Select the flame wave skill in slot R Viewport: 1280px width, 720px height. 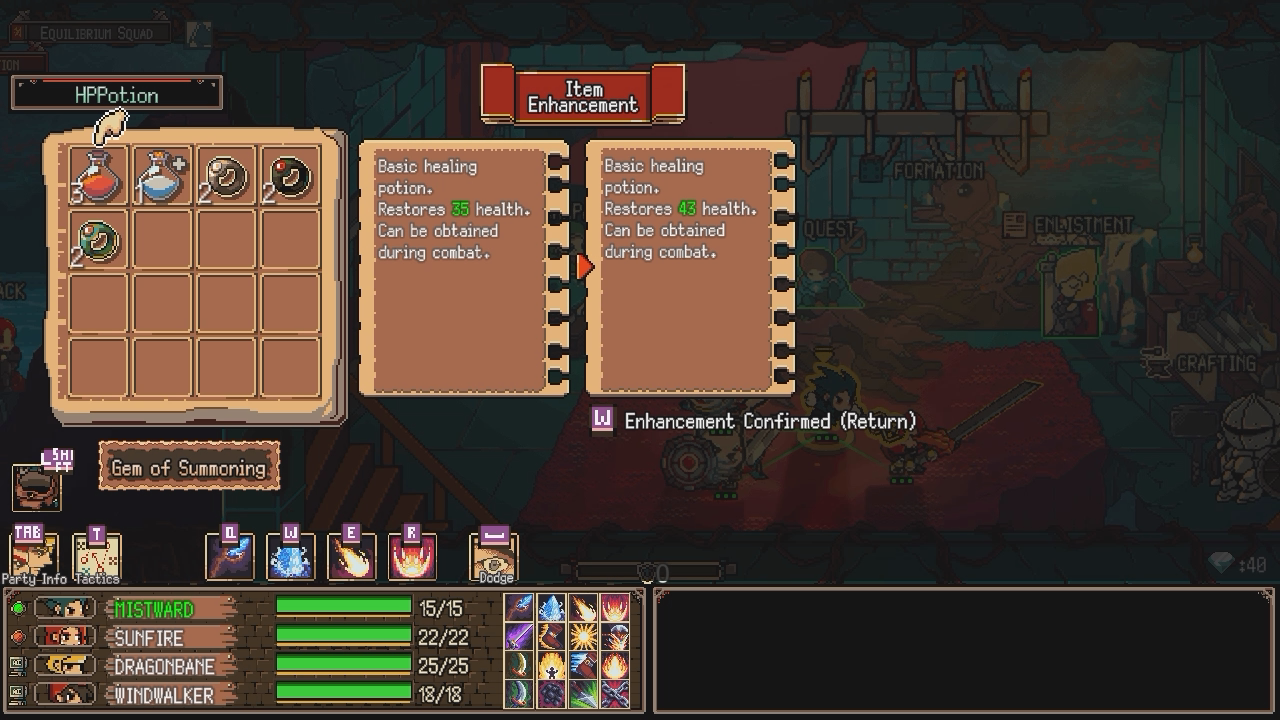[413, 556]
